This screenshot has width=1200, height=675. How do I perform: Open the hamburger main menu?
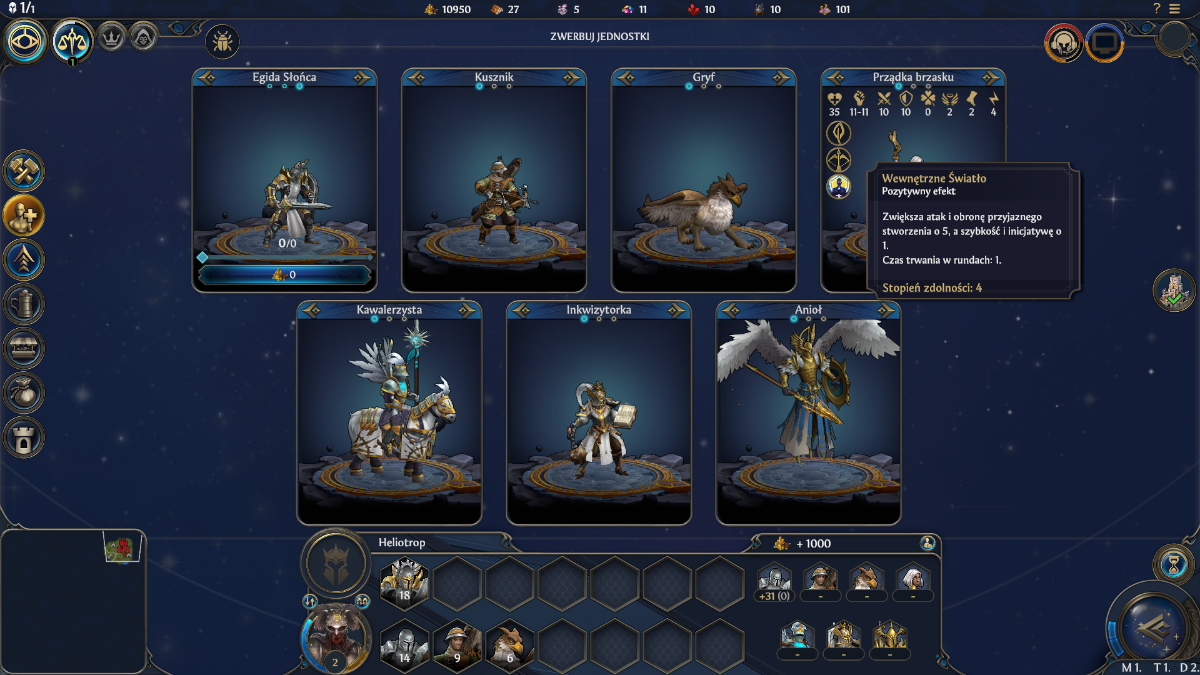(1175, 9)
